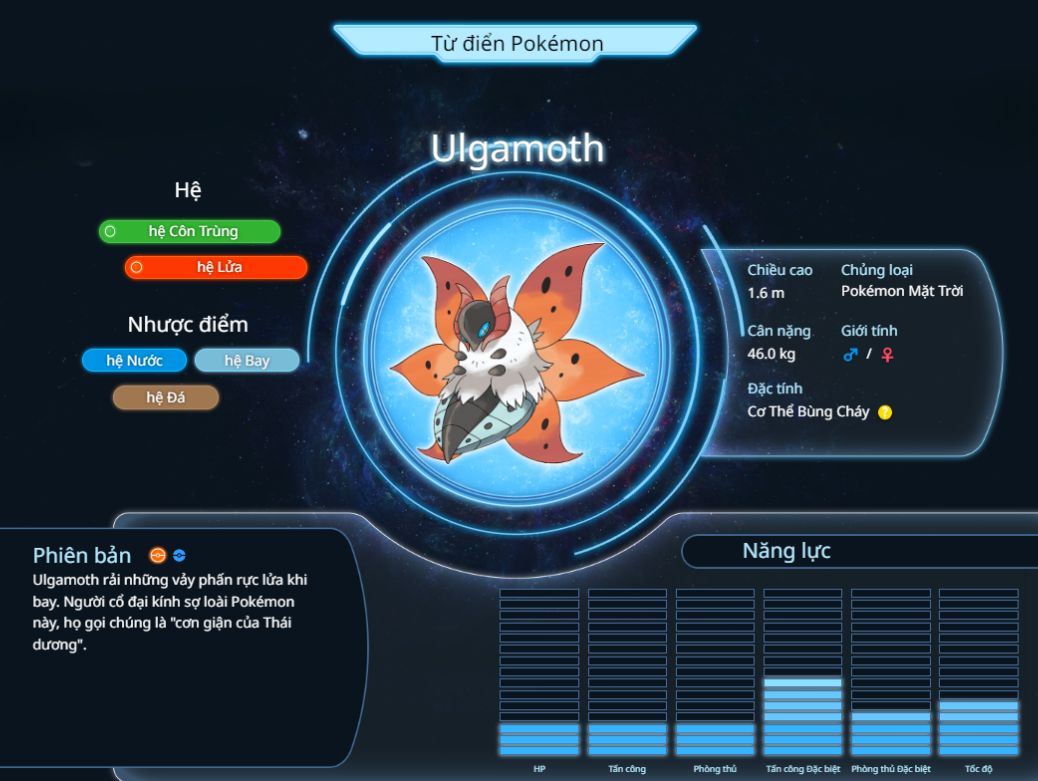
Task: Show info for Cơ Thể Bùng Cháy ability
Action: [885, 412]
